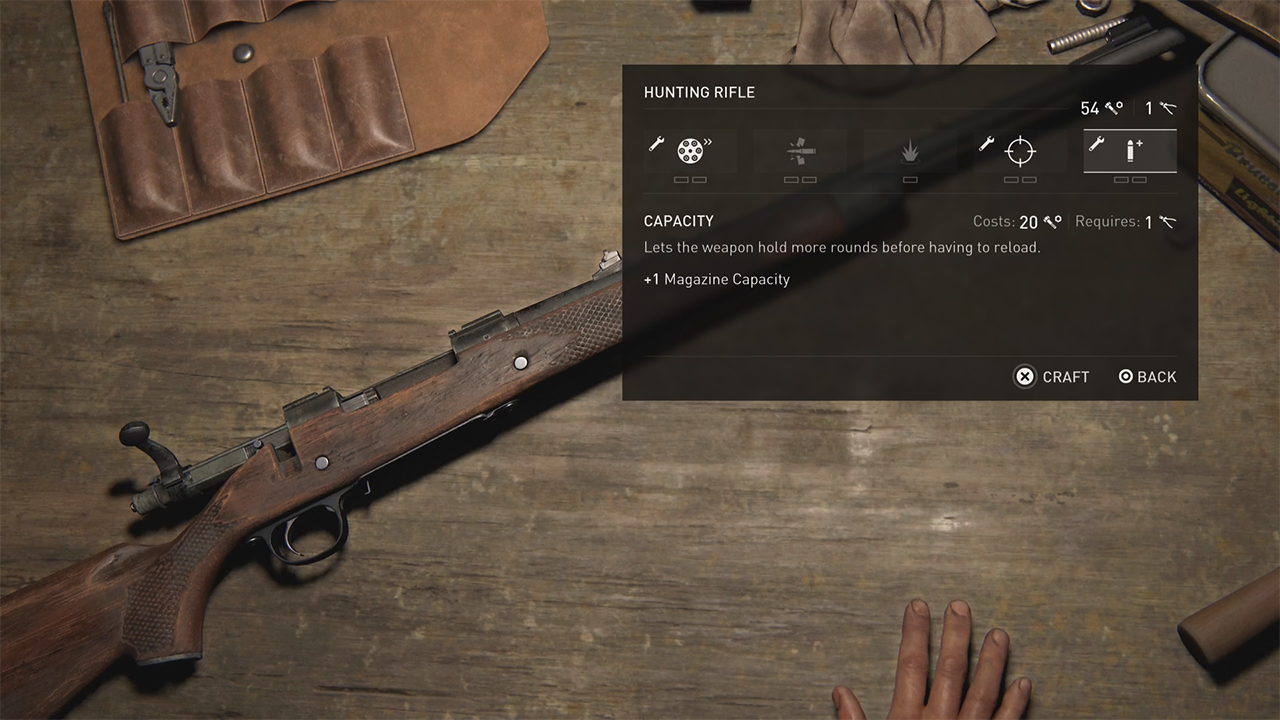Screen dimensions: 1280x720
Task: Select the dimmed explosion burst upgrade
Action: click(x=910, y=152)
